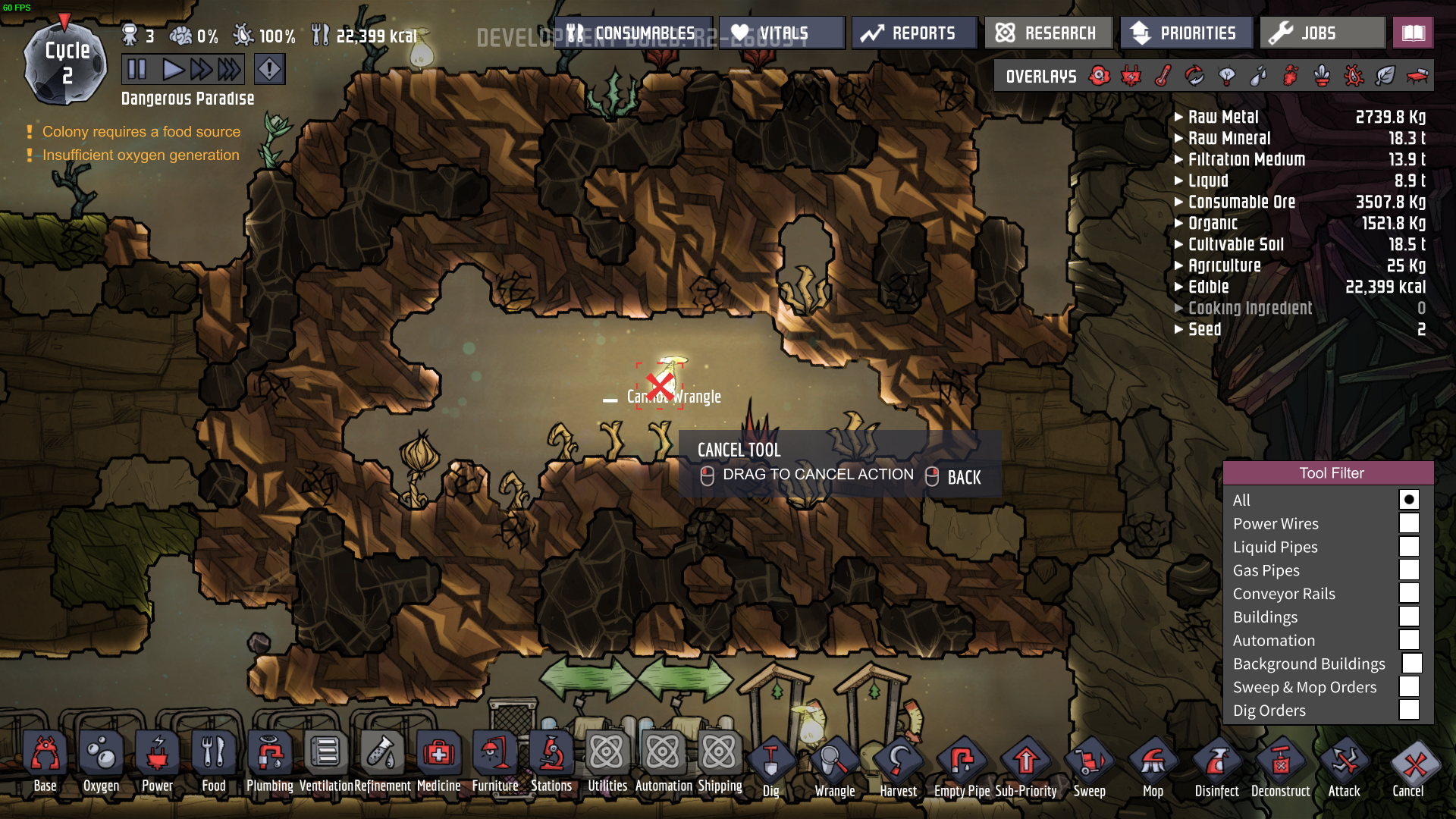Open the Vitals panel
Viewport: 1456px width, 819px height.
click(x=782, y=33)
